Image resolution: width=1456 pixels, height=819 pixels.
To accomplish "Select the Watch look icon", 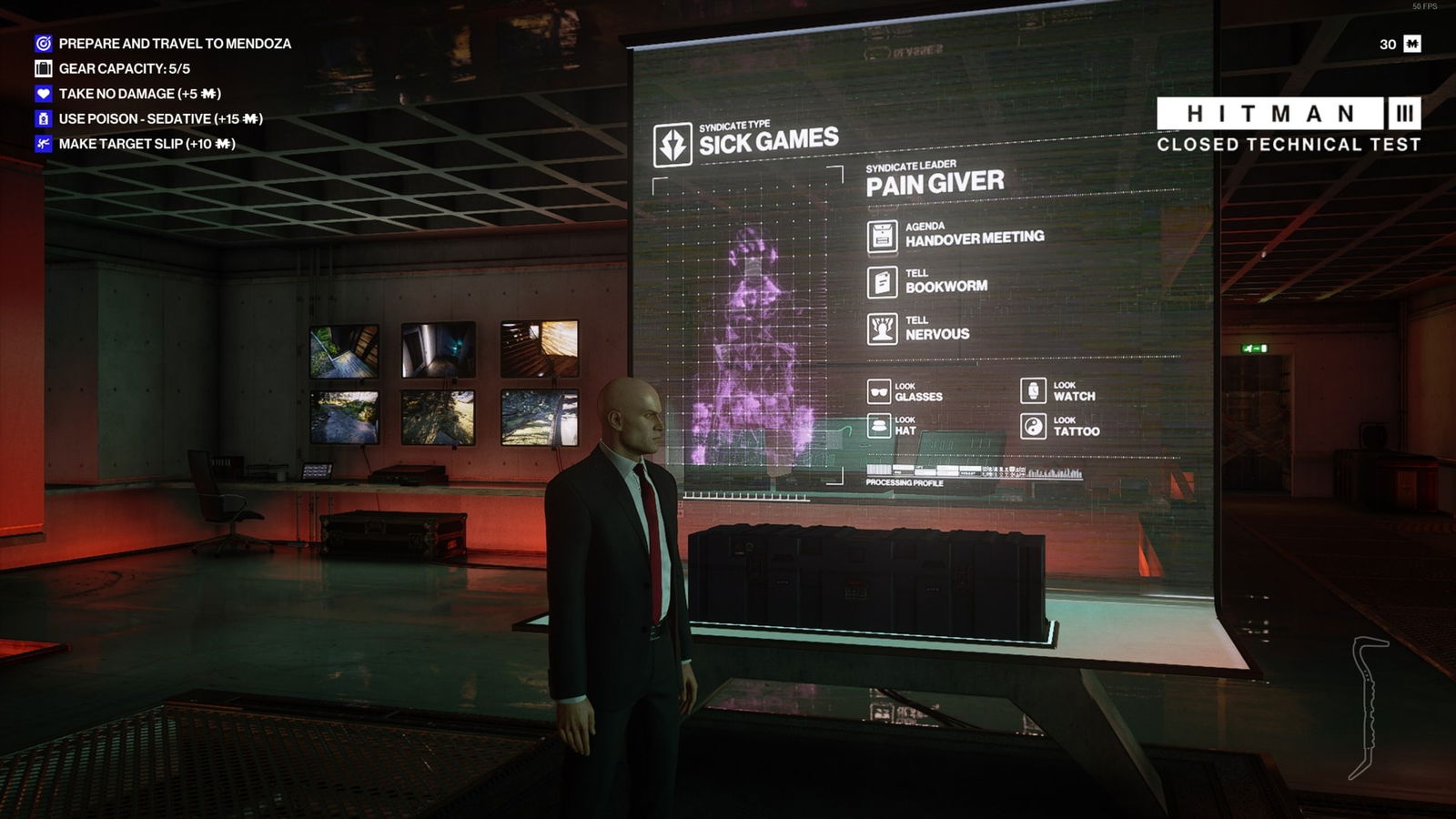I will 1033,390.
